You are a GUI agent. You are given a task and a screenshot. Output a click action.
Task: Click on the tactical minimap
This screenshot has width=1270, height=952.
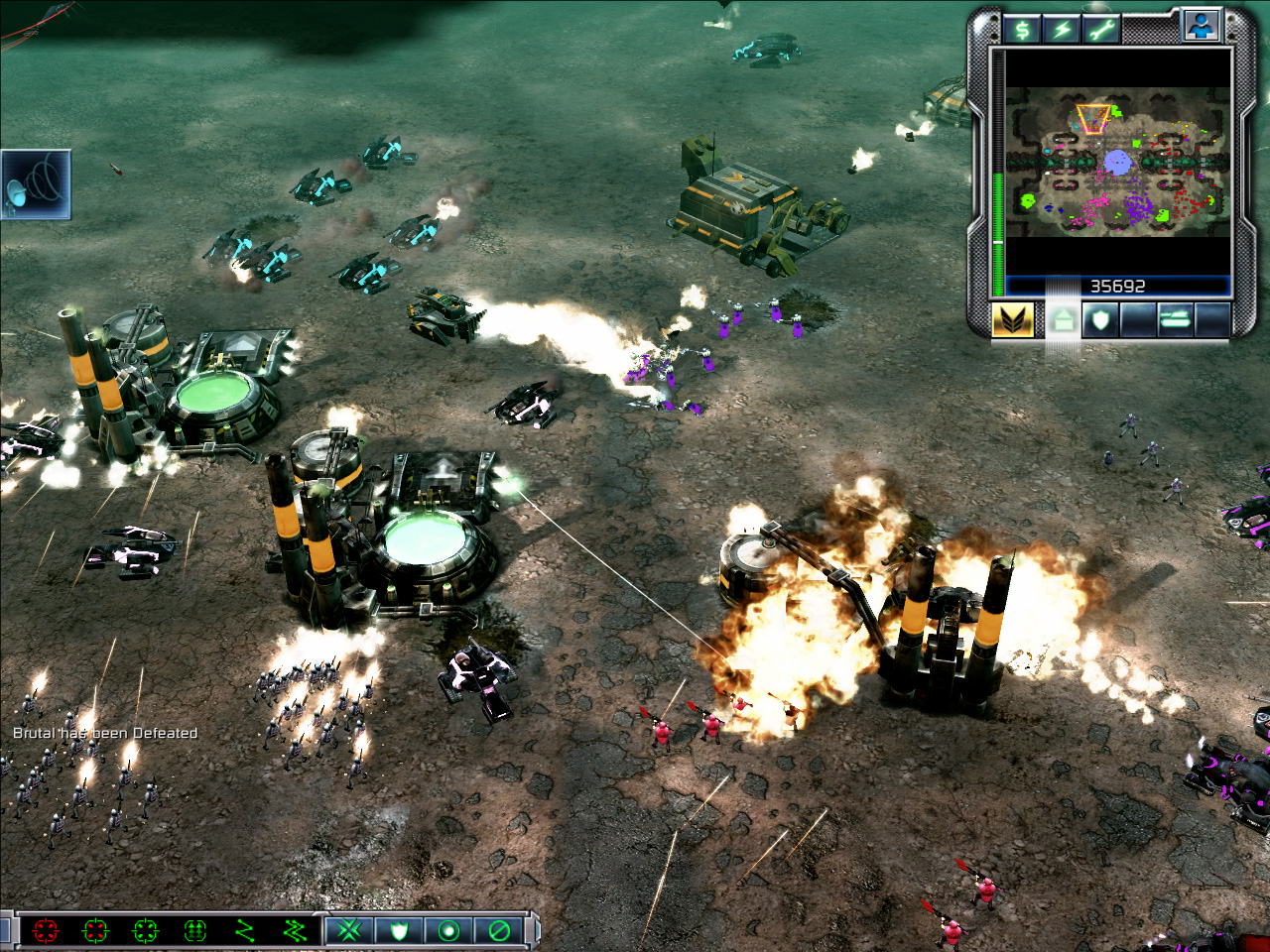pos(1118,162)
